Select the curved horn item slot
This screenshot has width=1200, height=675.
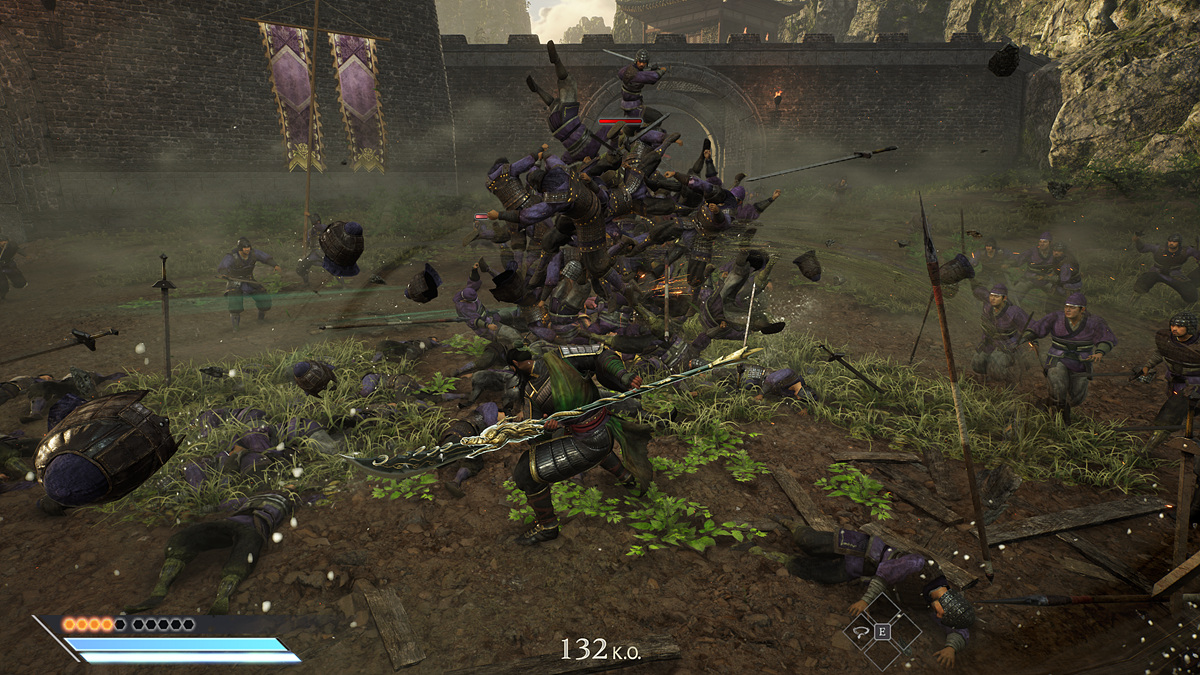point(861,631)
